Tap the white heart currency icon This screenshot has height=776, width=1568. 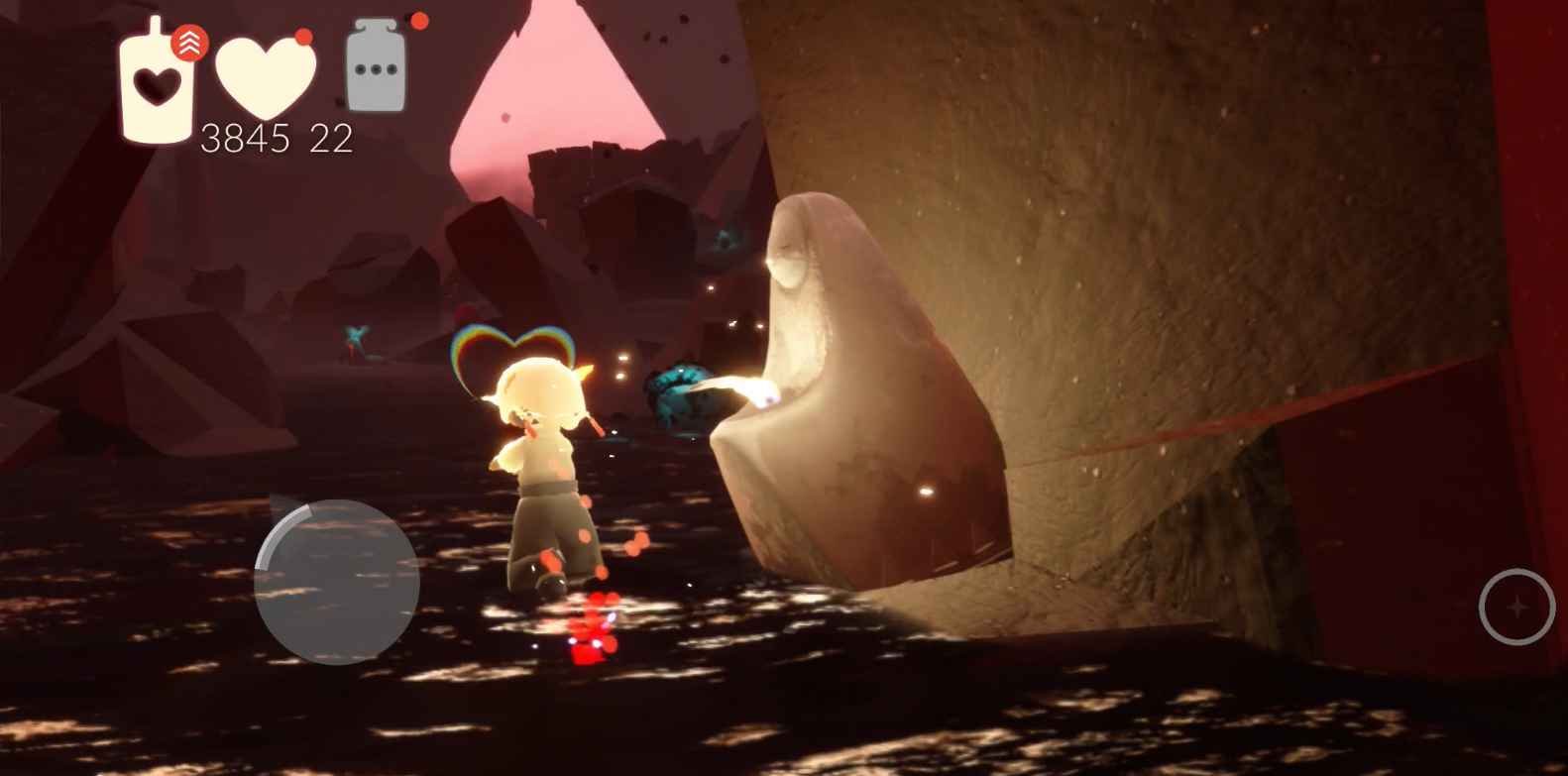click(265, 77)
